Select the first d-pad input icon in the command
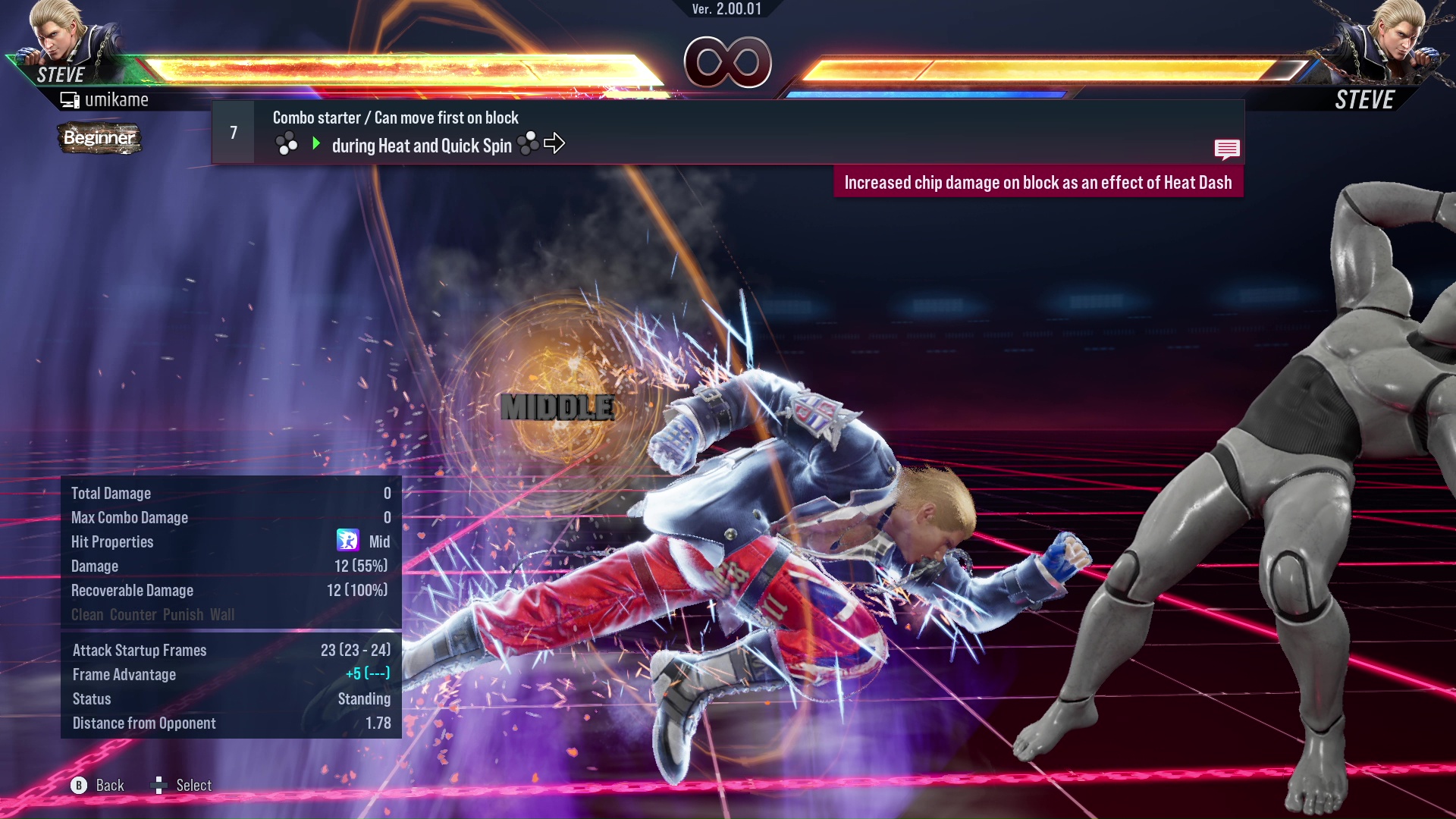This screenshot has width=1456, height=819. click(288, 144)
